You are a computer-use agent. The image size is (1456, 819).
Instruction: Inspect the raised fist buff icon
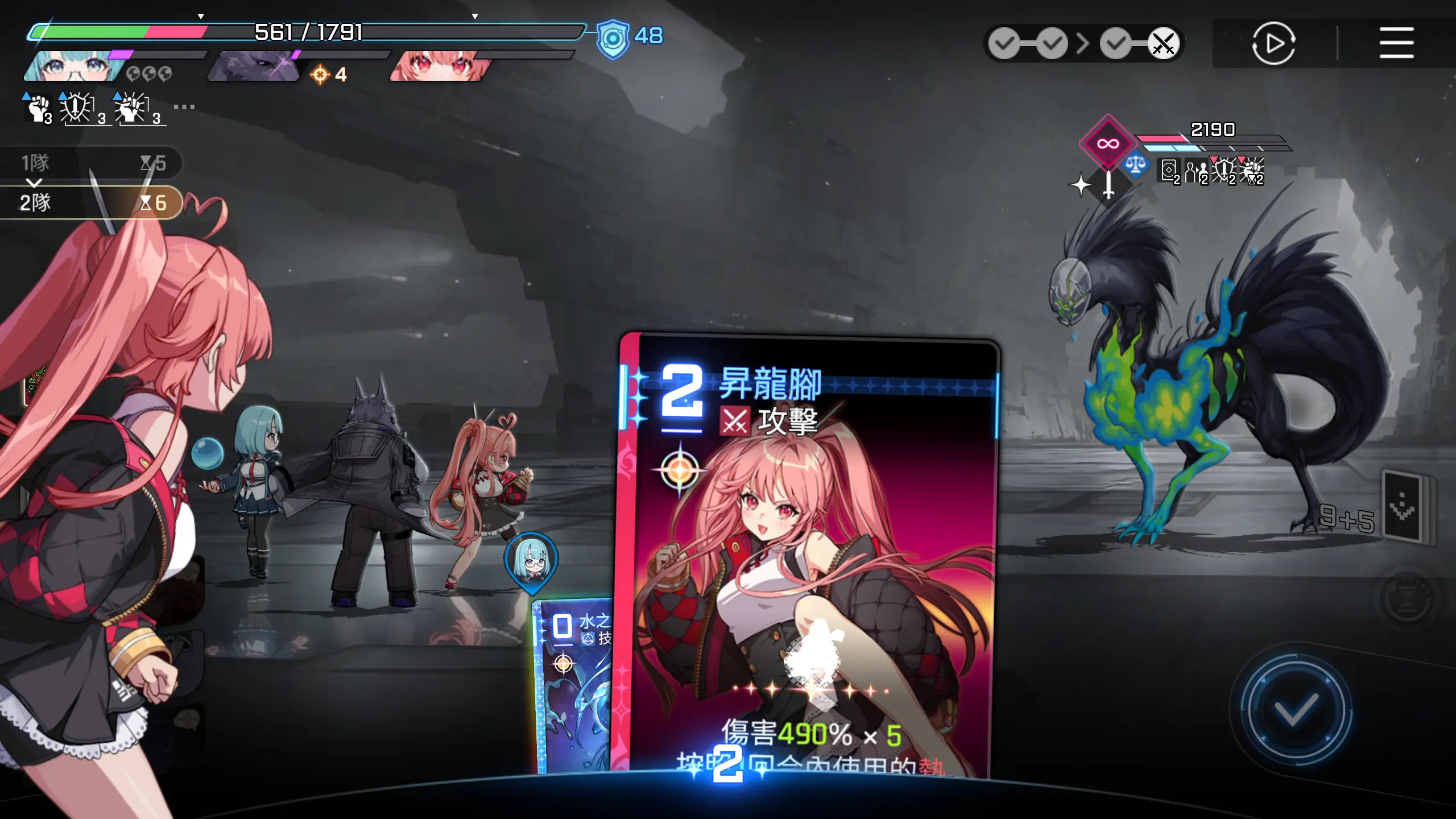pyautogui.click(x=39, y=107)
